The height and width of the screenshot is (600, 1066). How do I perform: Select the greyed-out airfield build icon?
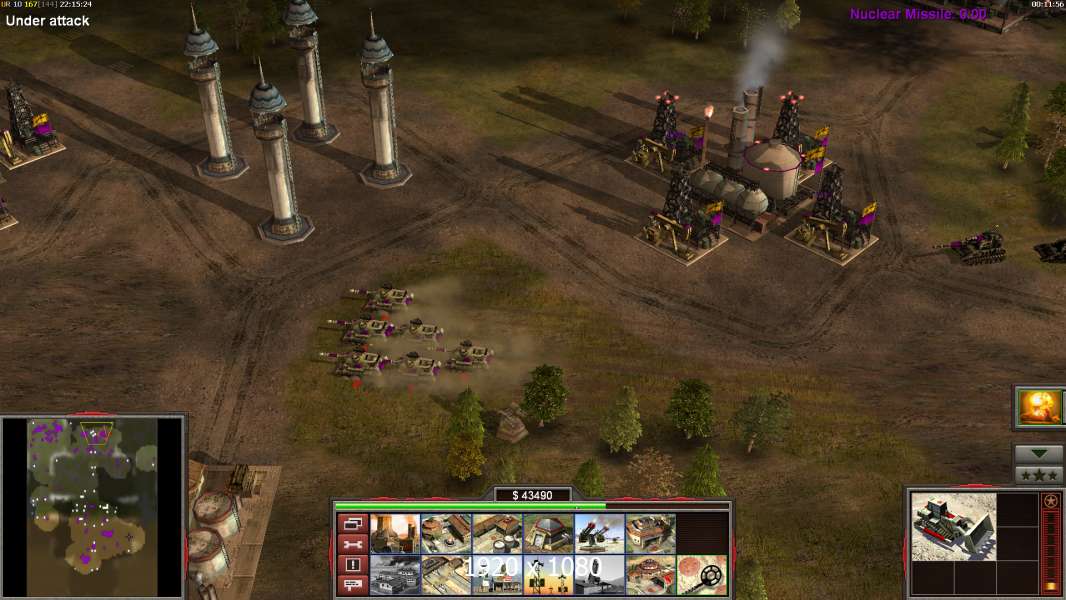click(395, 575)
